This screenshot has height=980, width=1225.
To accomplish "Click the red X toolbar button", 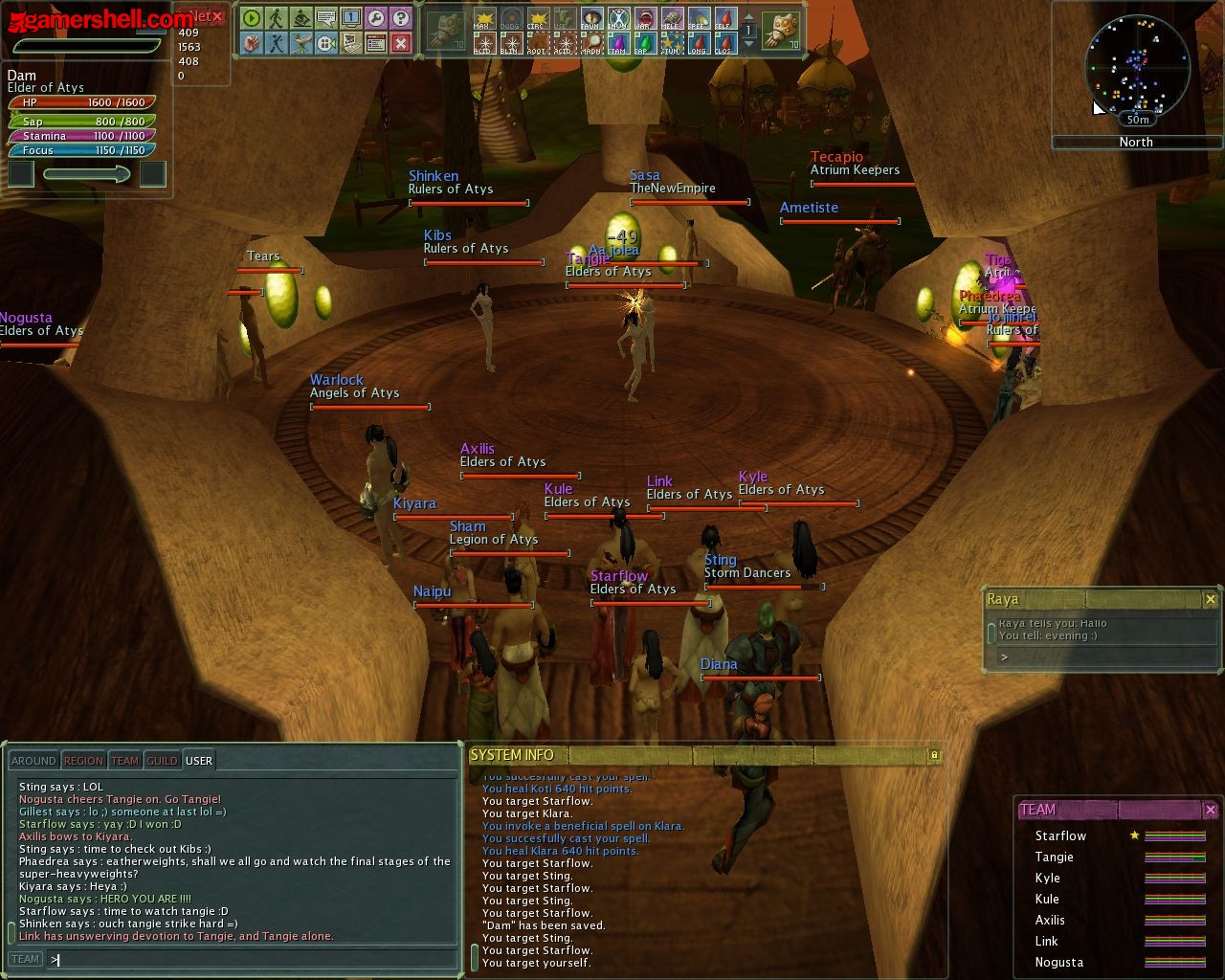I will point(401,43).
